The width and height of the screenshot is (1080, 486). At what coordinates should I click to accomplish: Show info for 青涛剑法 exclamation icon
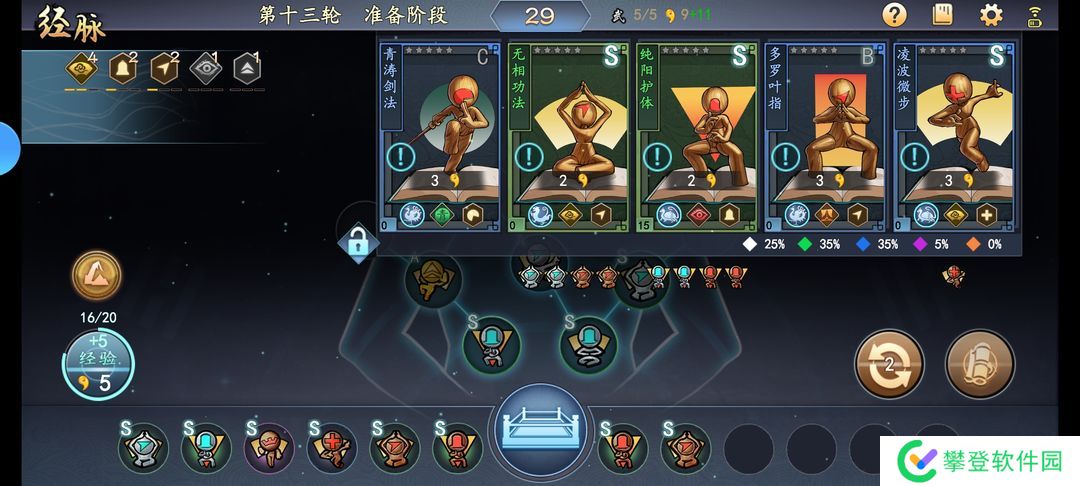click(x=401, y=157)
